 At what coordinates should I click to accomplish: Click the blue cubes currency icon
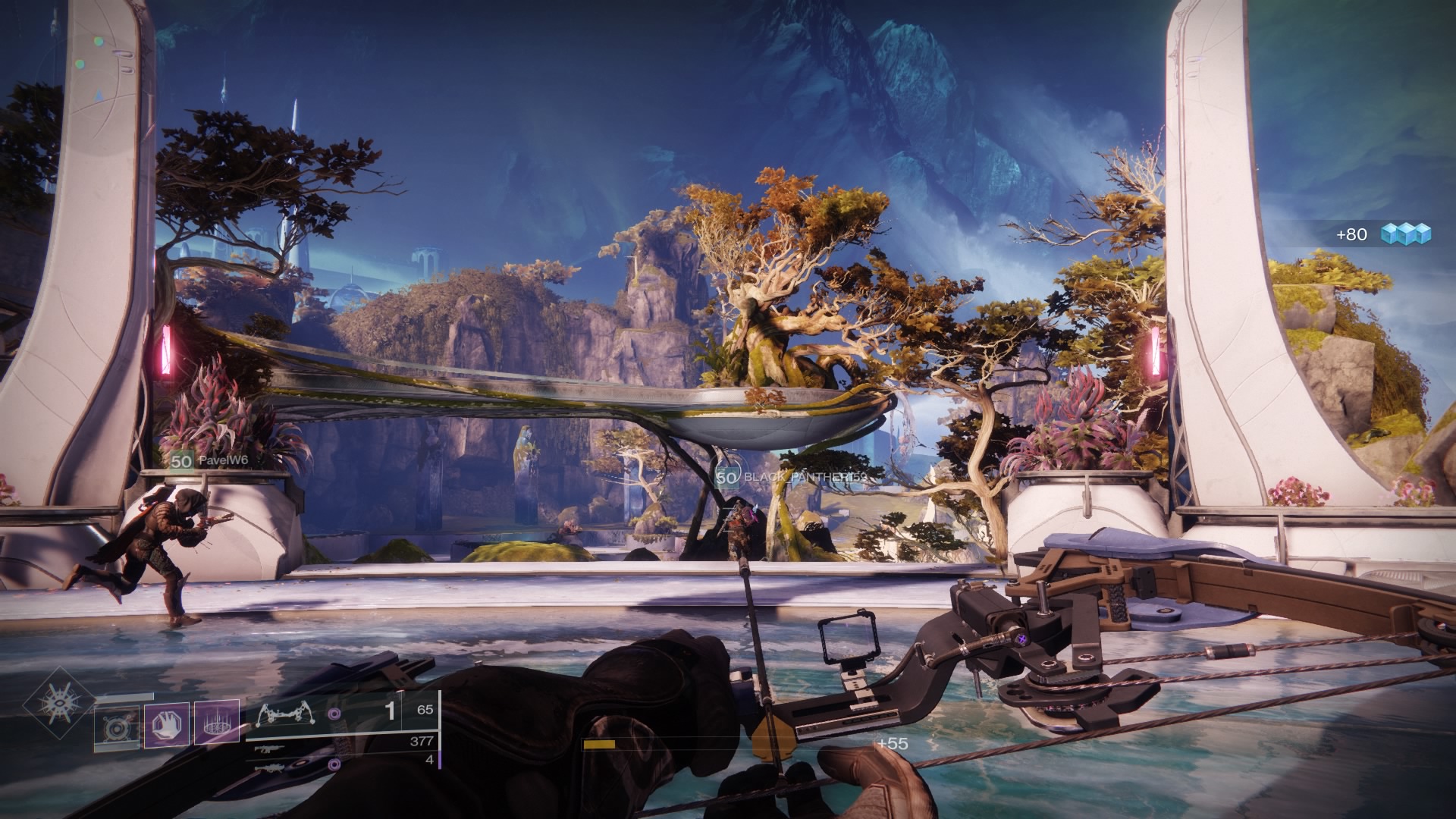pyautogui.click(x=1405, y=234)
